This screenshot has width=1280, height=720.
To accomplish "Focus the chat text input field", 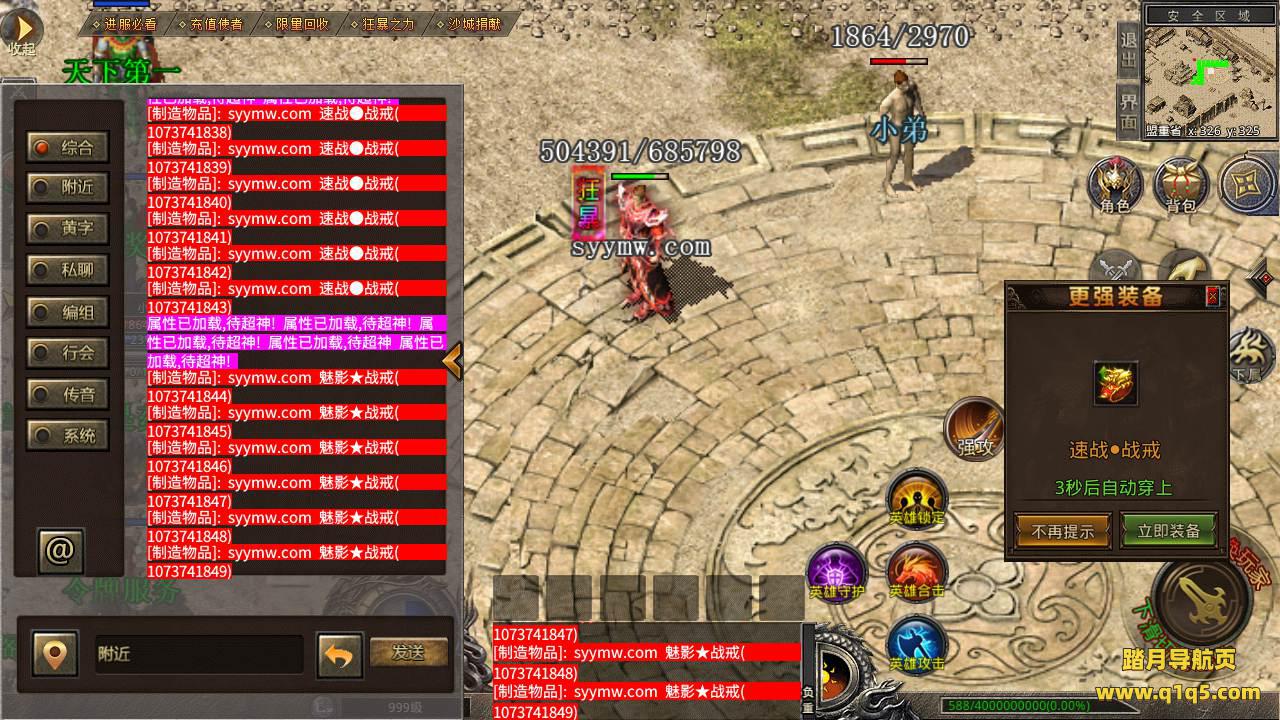I will click(198, 654).
